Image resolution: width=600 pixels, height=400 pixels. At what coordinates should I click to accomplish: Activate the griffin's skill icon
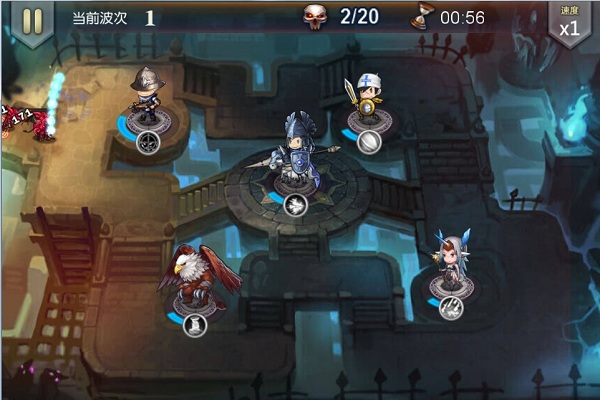pyautogui.click(x=195, y=324)
